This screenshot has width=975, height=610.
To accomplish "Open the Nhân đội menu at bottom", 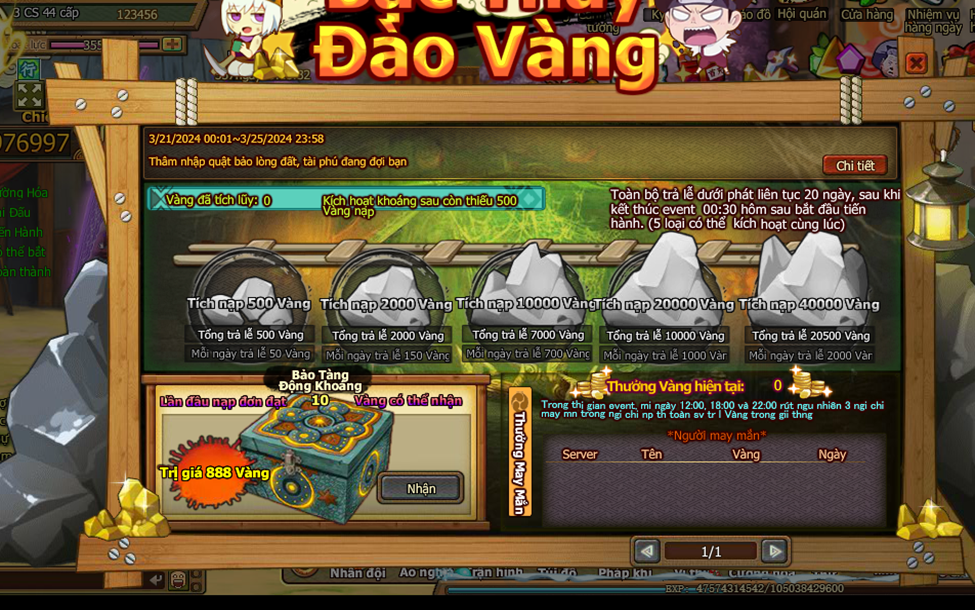I will tap(357, 573).
